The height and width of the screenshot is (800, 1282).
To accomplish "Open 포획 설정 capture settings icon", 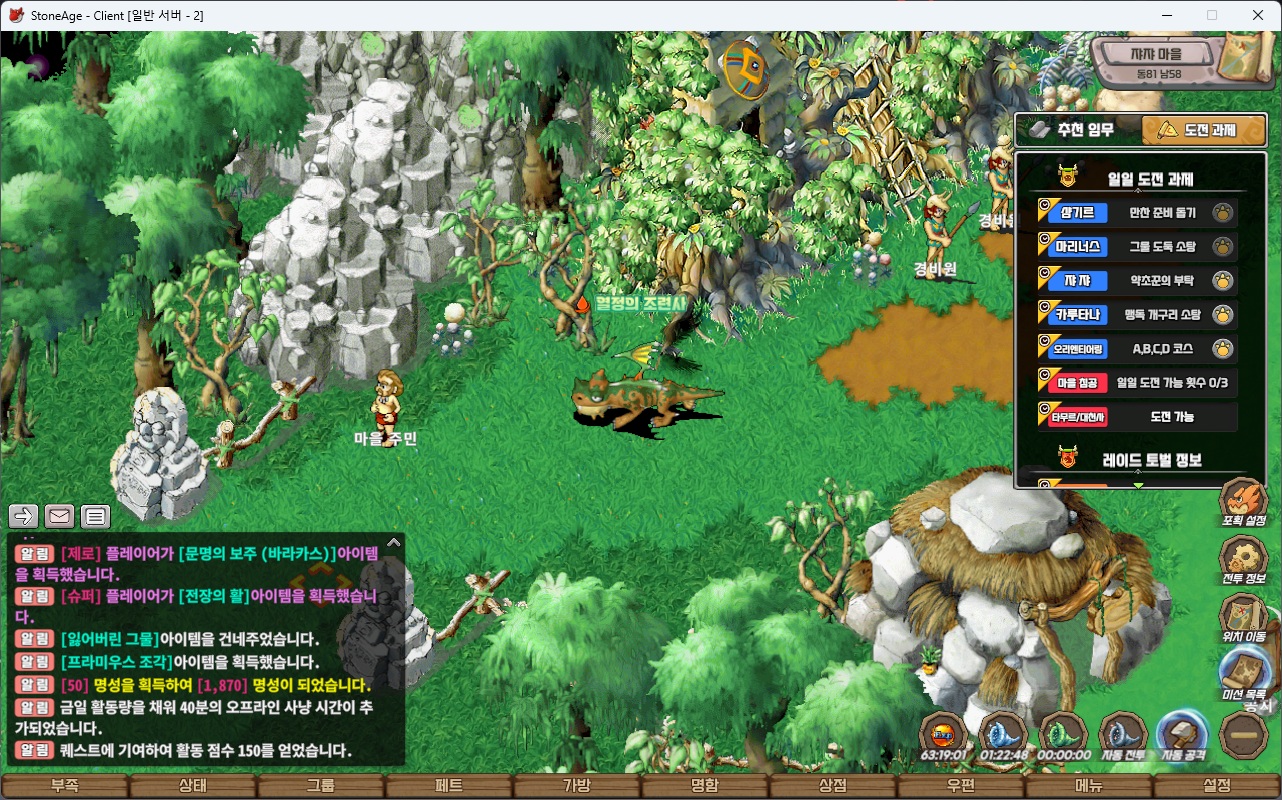I will click(x=1244, y=502).
